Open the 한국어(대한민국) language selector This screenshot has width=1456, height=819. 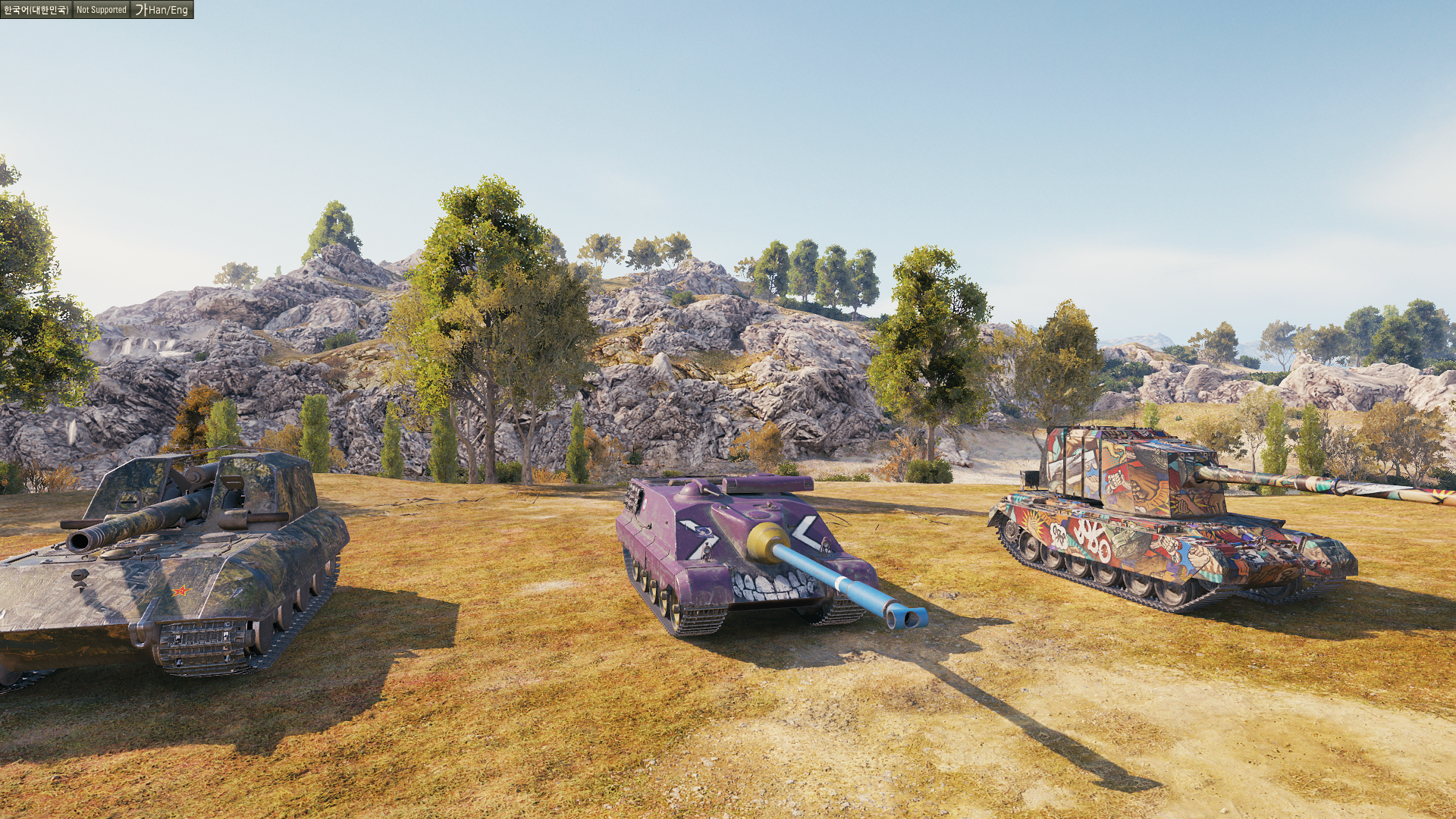[x=36, y=10]
